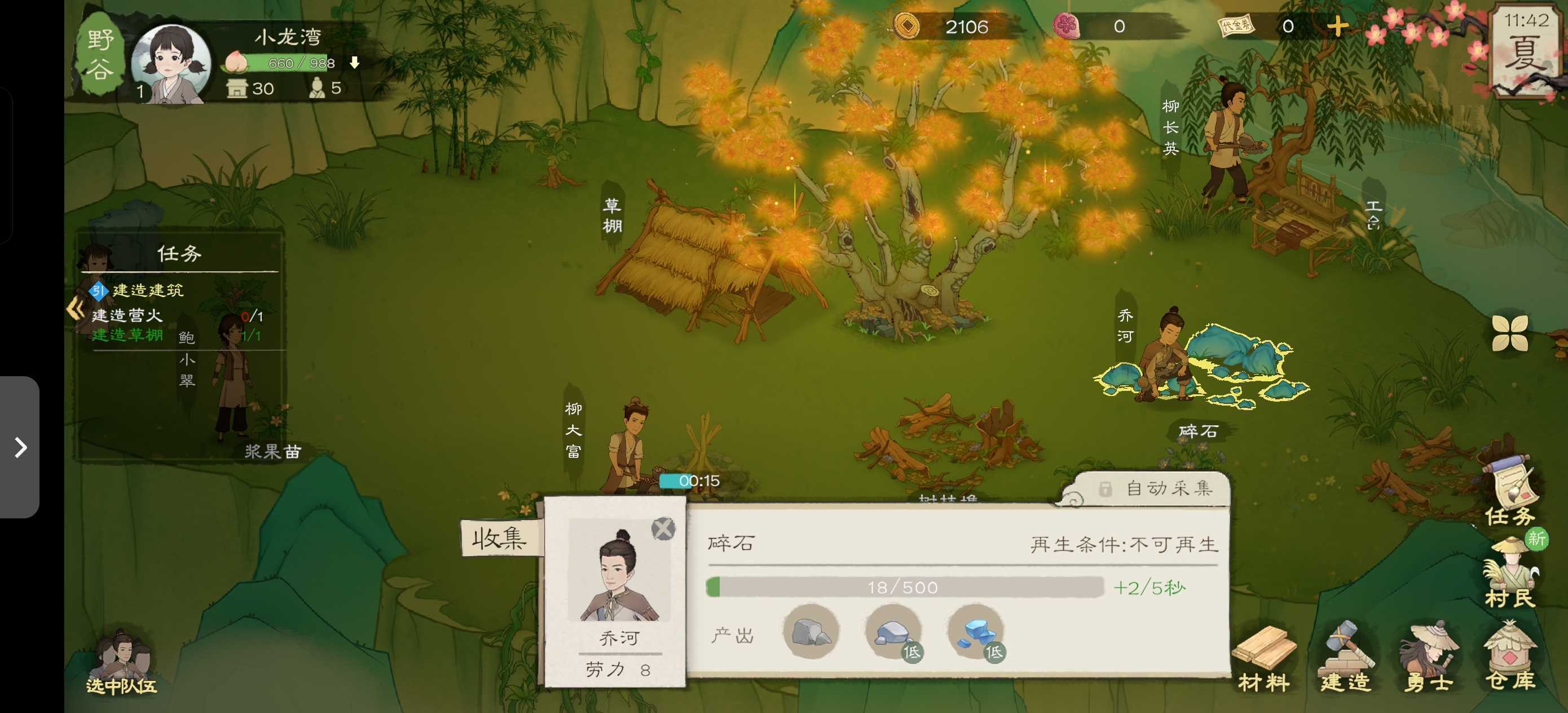The height and width of the screenshot is (713, 1568).
Task: Switch to the 收集 tab on collection dialog
Action: tap(500, 538)
